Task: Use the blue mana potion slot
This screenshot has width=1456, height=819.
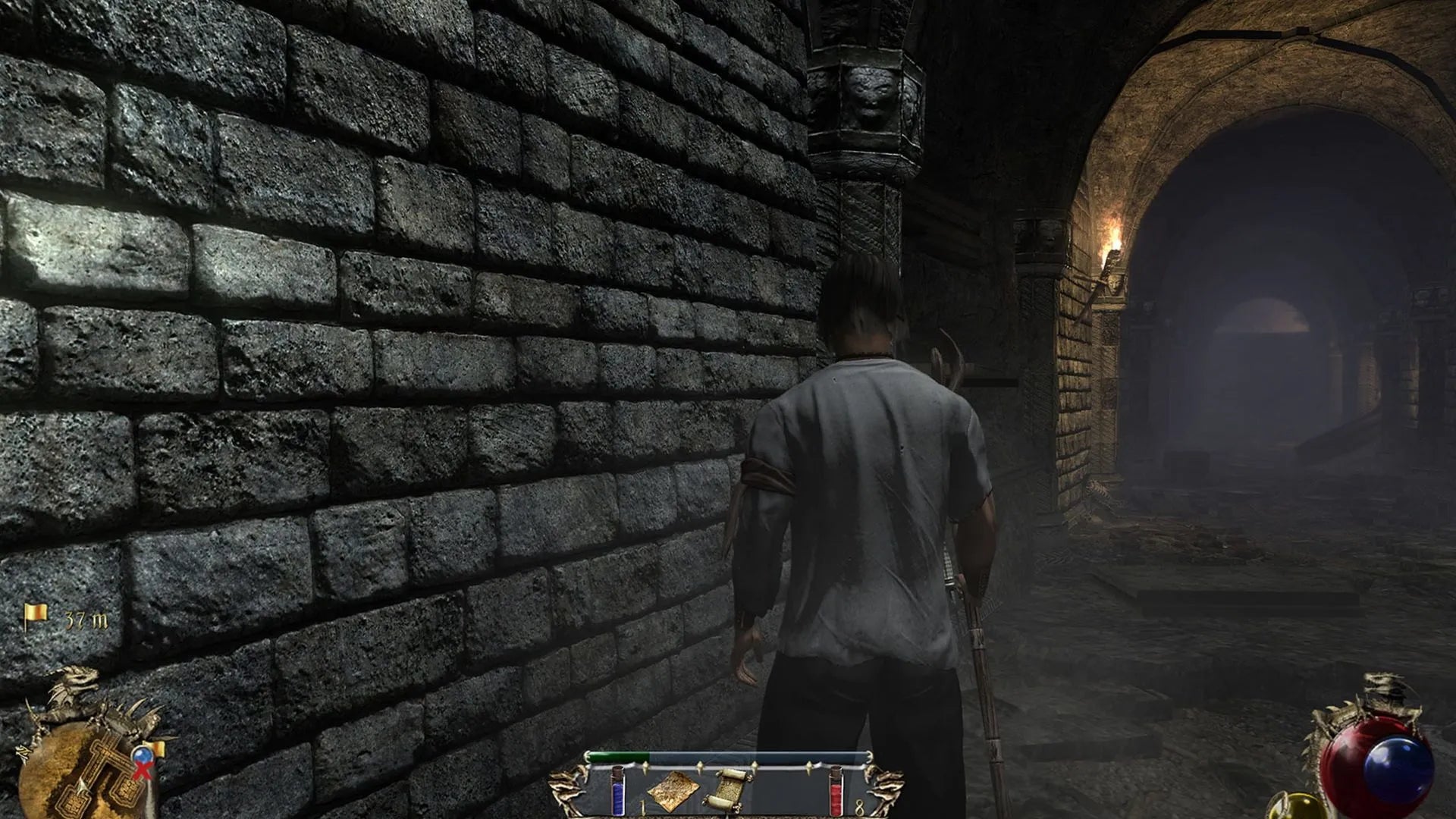Action: 618,790
